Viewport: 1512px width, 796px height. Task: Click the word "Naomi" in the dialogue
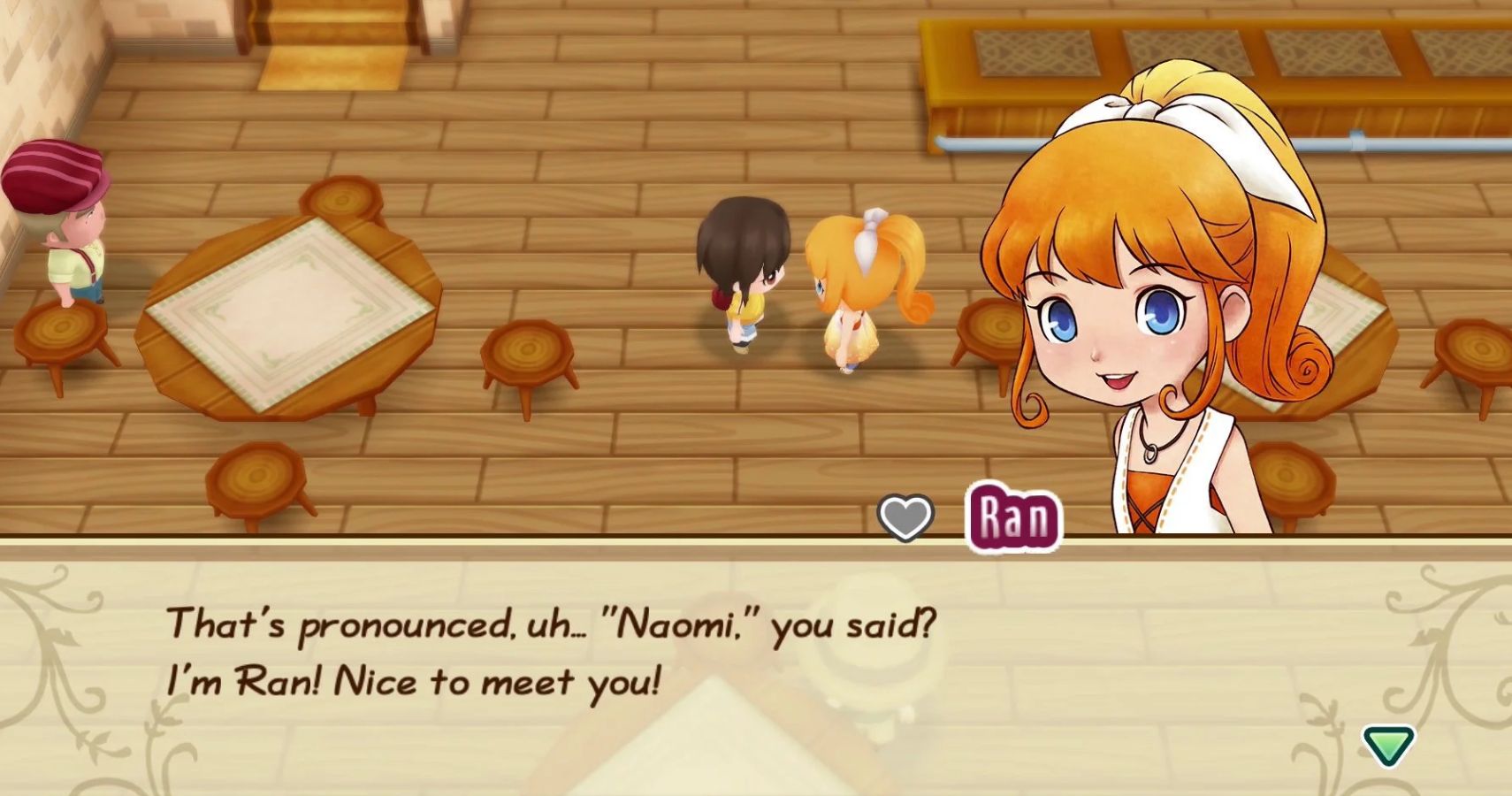(x=672, y=626)
